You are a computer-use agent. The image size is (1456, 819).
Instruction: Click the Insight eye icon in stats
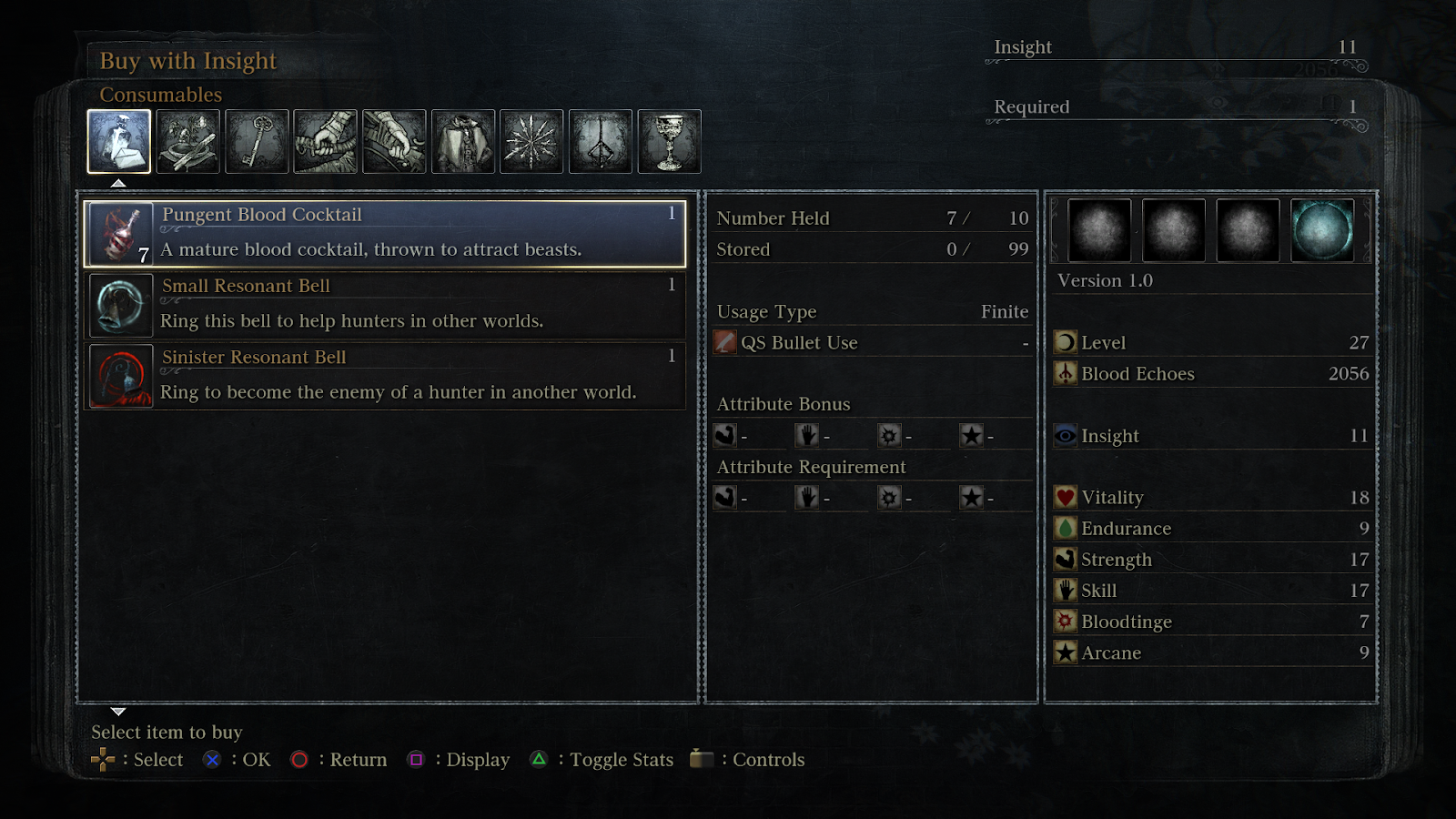(1067, 436)
